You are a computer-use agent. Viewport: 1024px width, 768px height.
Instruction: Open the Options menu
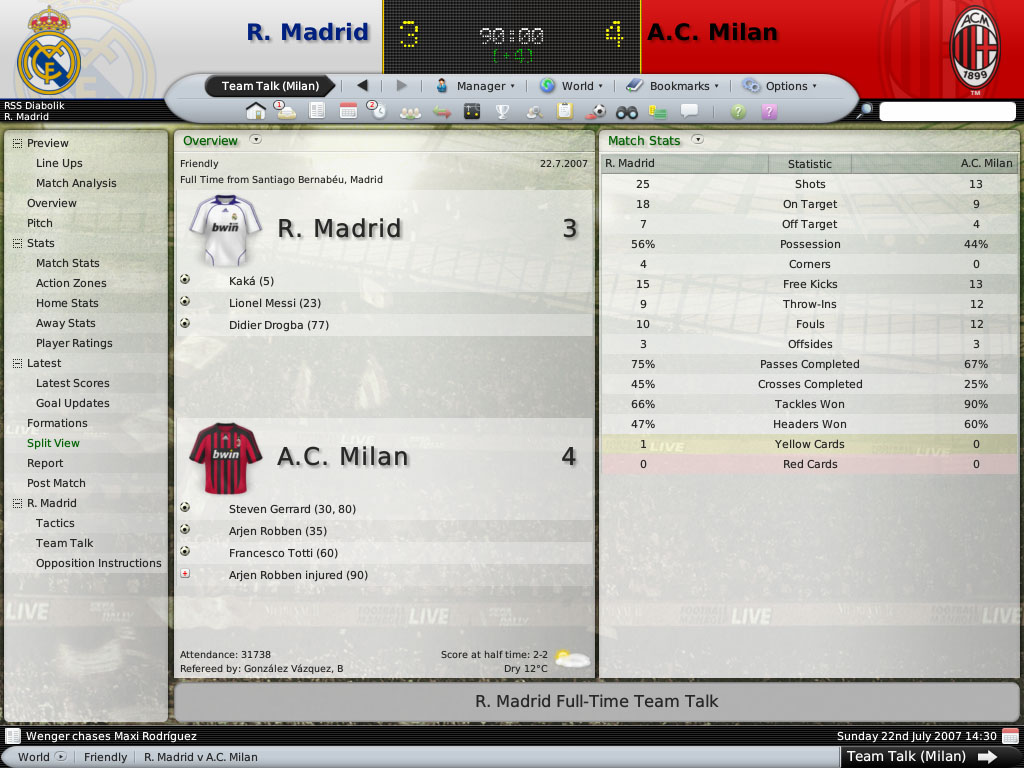779,86
